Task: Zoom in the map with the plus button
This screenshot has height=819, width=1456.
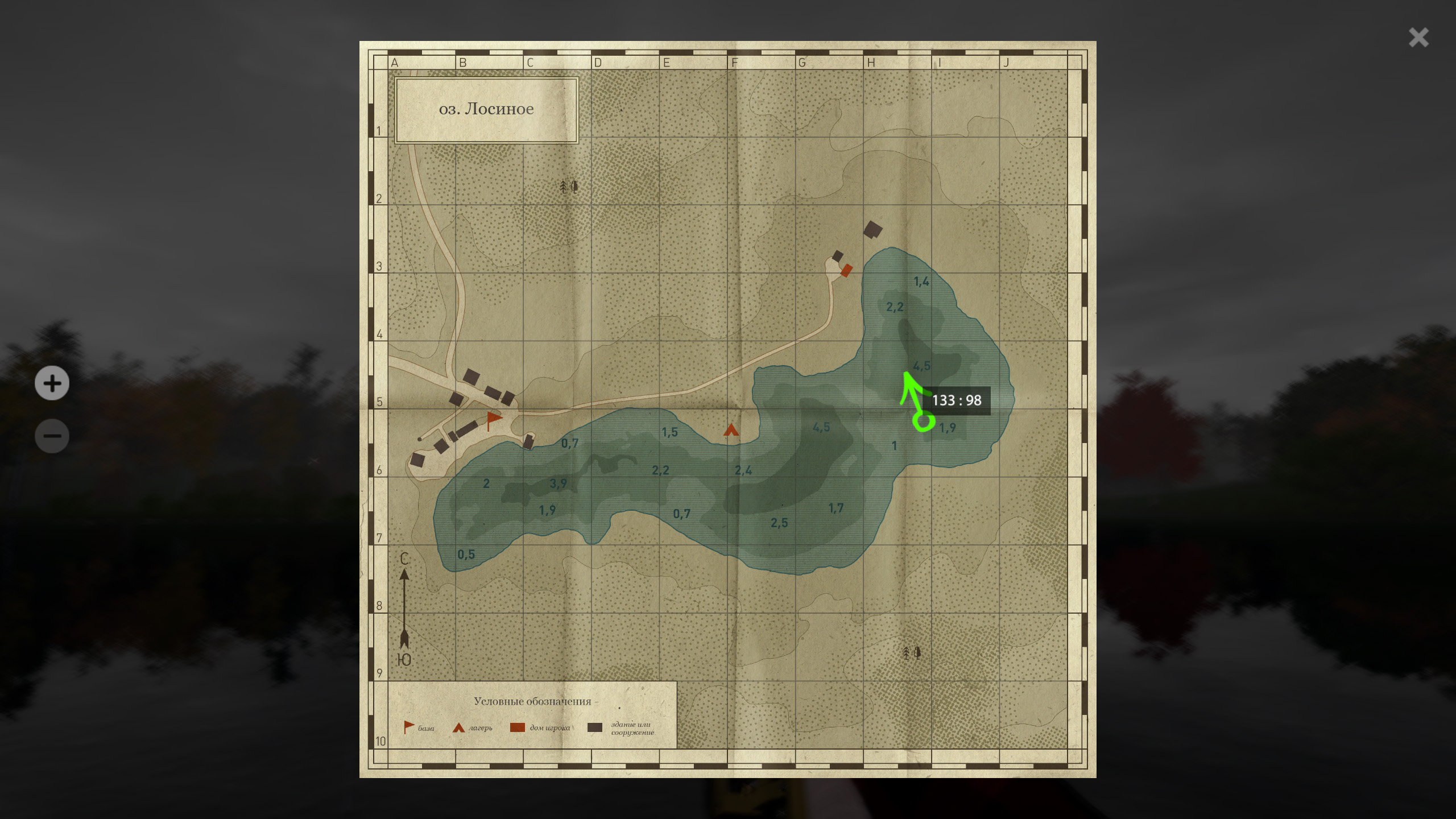Action: 52,383
